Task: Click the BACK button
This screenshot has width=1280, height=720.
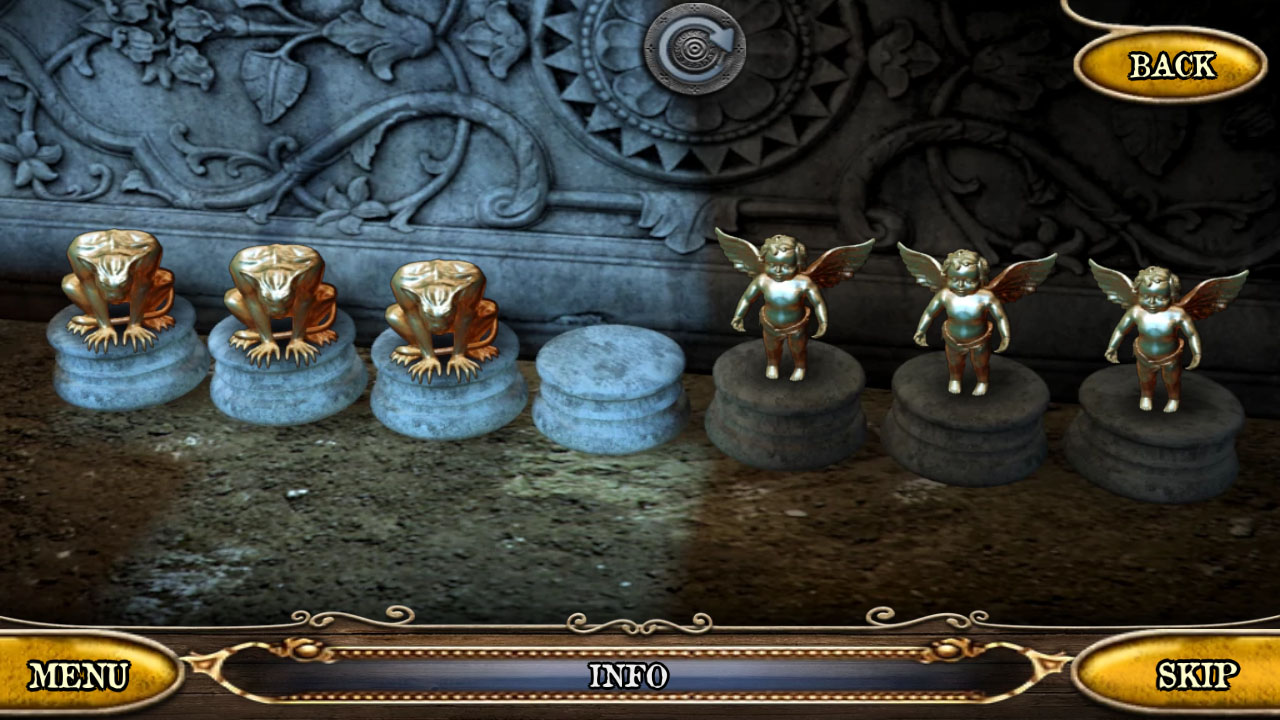Action: click(x=1168, y=63)
